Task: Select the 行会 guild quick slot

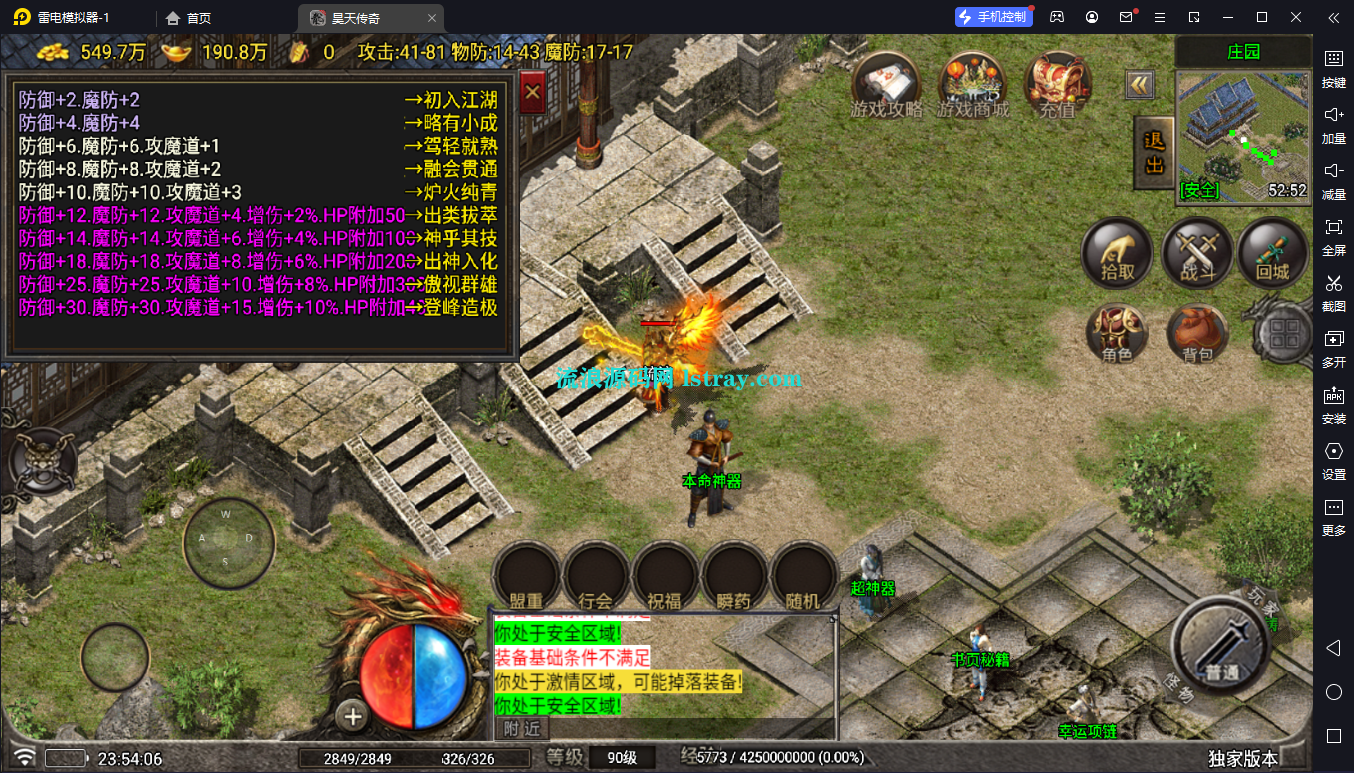Action: click(x=596, y=579)
